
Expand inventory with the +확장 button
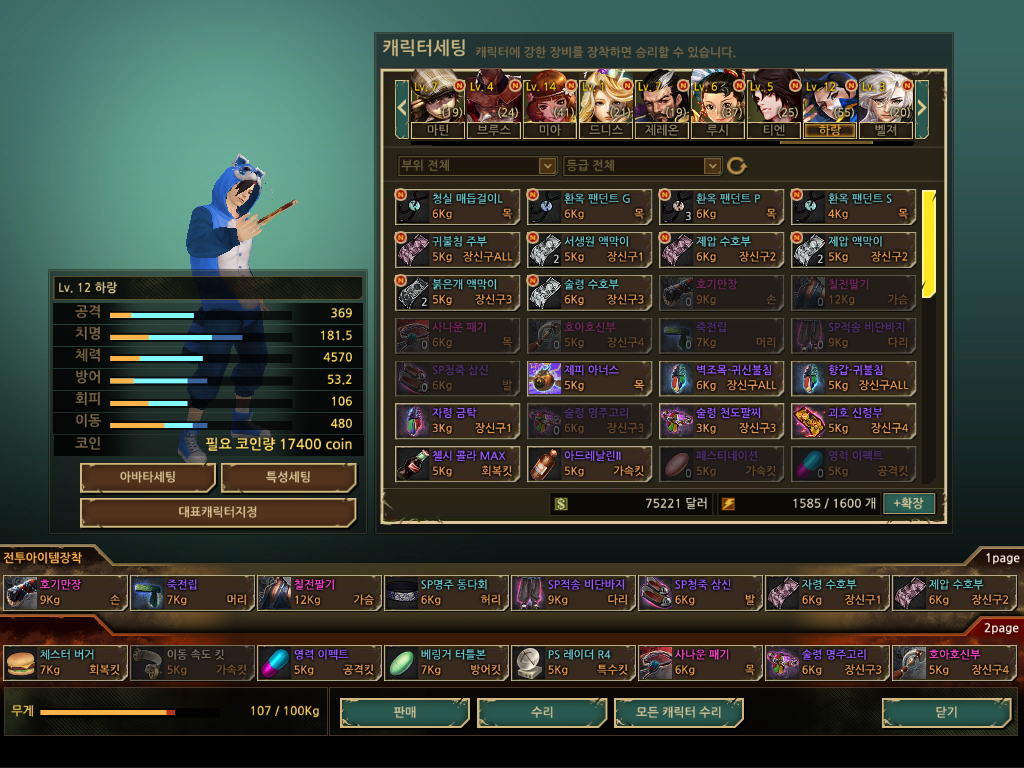tap(909, 503)
